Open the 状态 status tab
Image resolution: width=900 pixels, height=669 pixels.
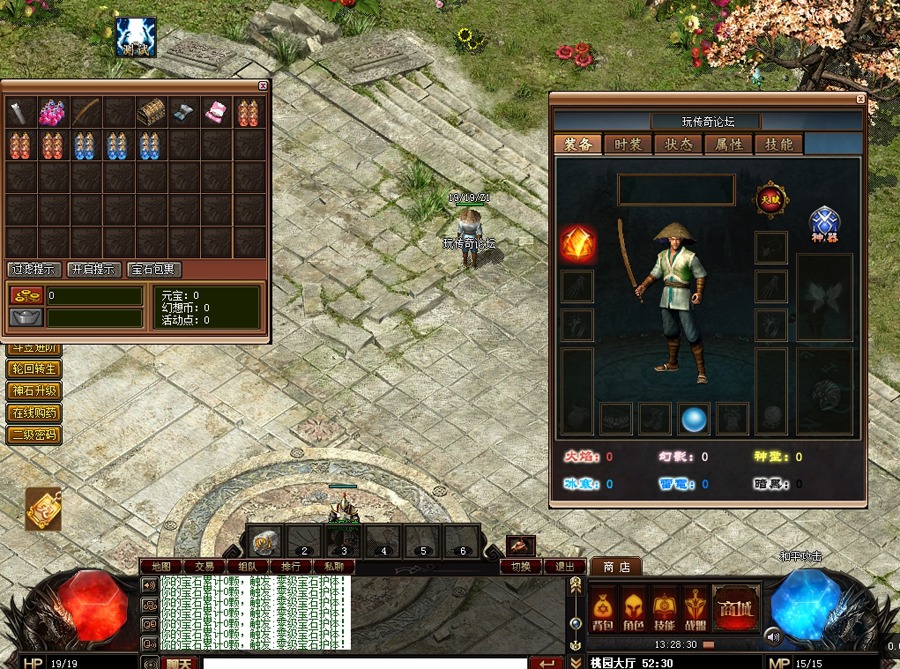pos(678,144)
